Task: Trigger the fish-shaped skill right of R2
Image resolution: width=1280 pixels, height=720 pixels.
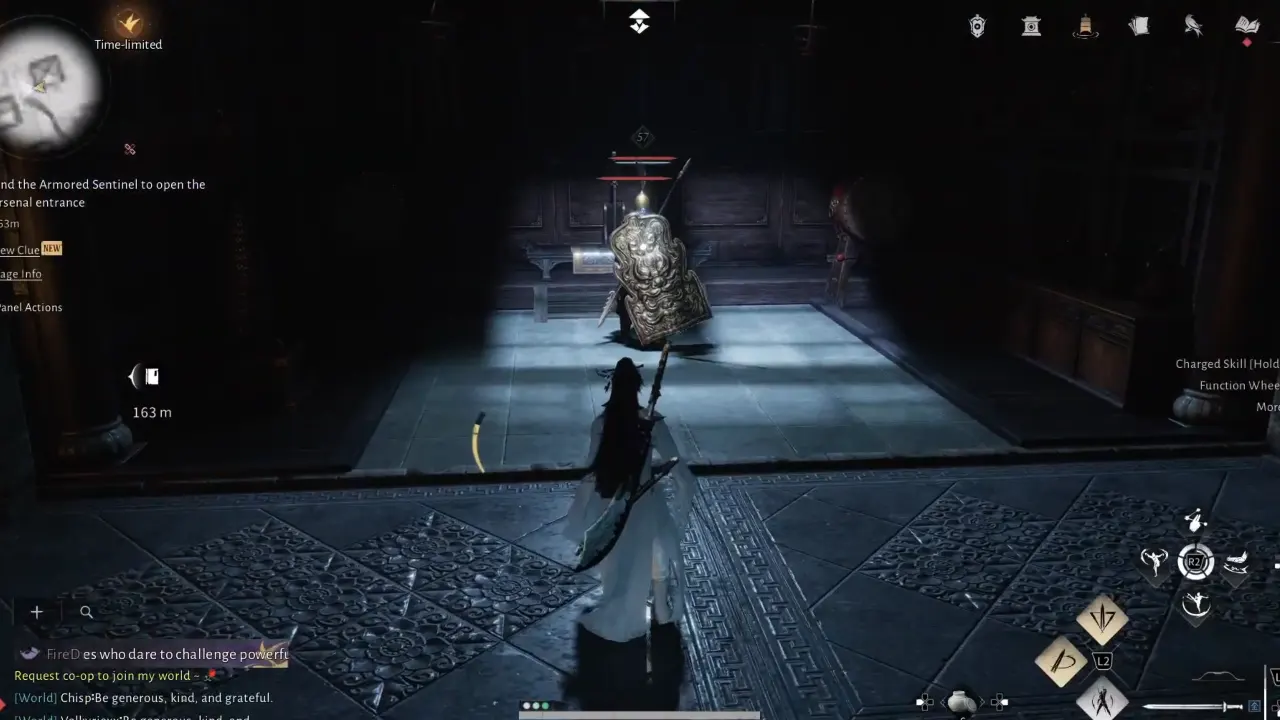Action: [x=1238, y=565]
